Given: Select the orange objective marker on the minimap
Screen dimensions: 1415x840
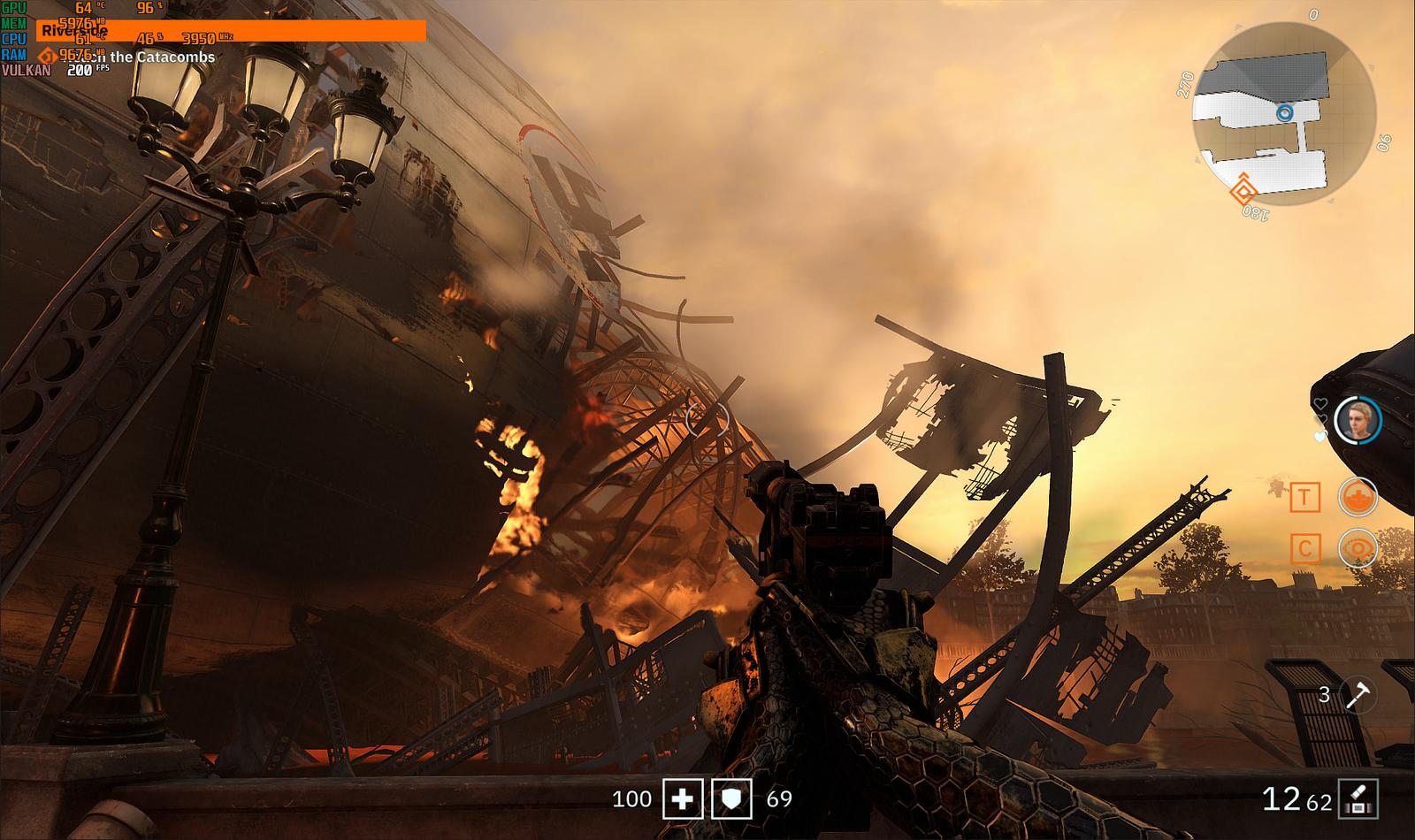Looking at the screenshot, I should (1244, 189).
